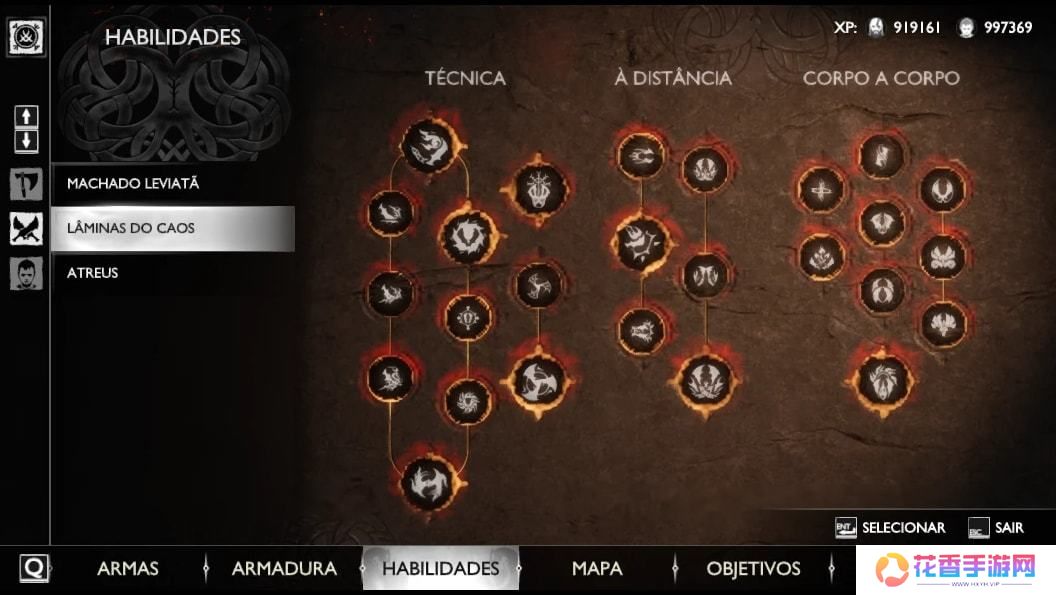Viewport: 1056px width, 595px height.
Task: Click the down arrow weapon switcher
Action: [x=26, y=140]
